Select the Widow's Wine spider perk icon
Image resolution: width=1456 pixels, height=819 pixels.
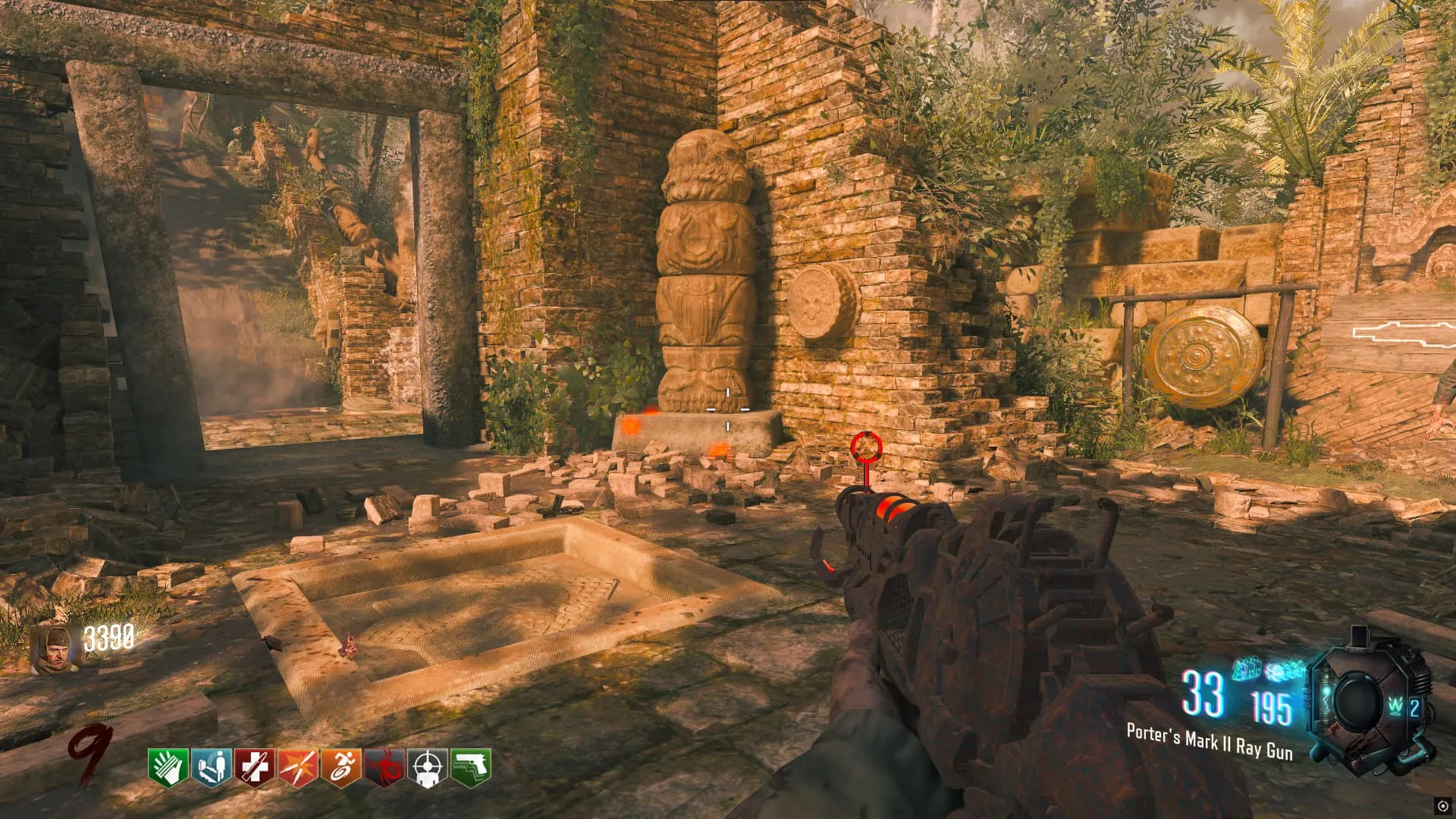click(x=384, y=767)
